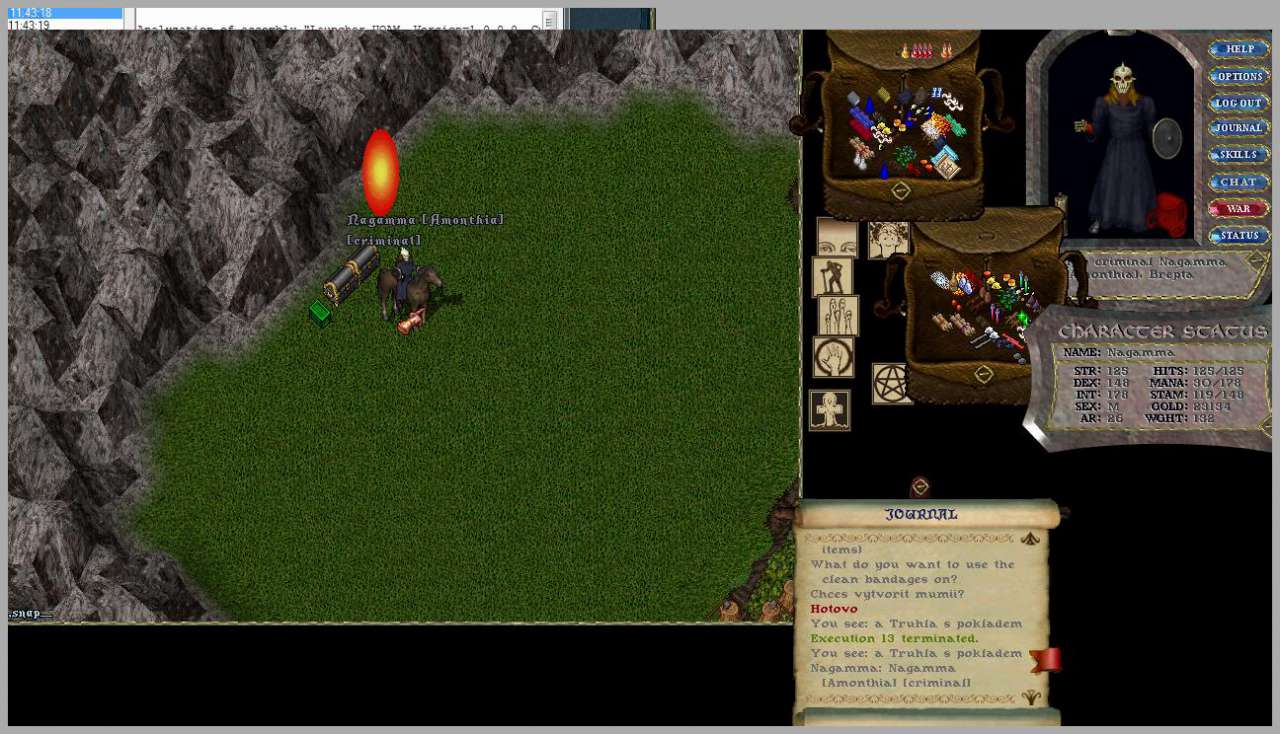1280x734 pixels.
Task: Open the Chat window
Action: [1239, 182]
